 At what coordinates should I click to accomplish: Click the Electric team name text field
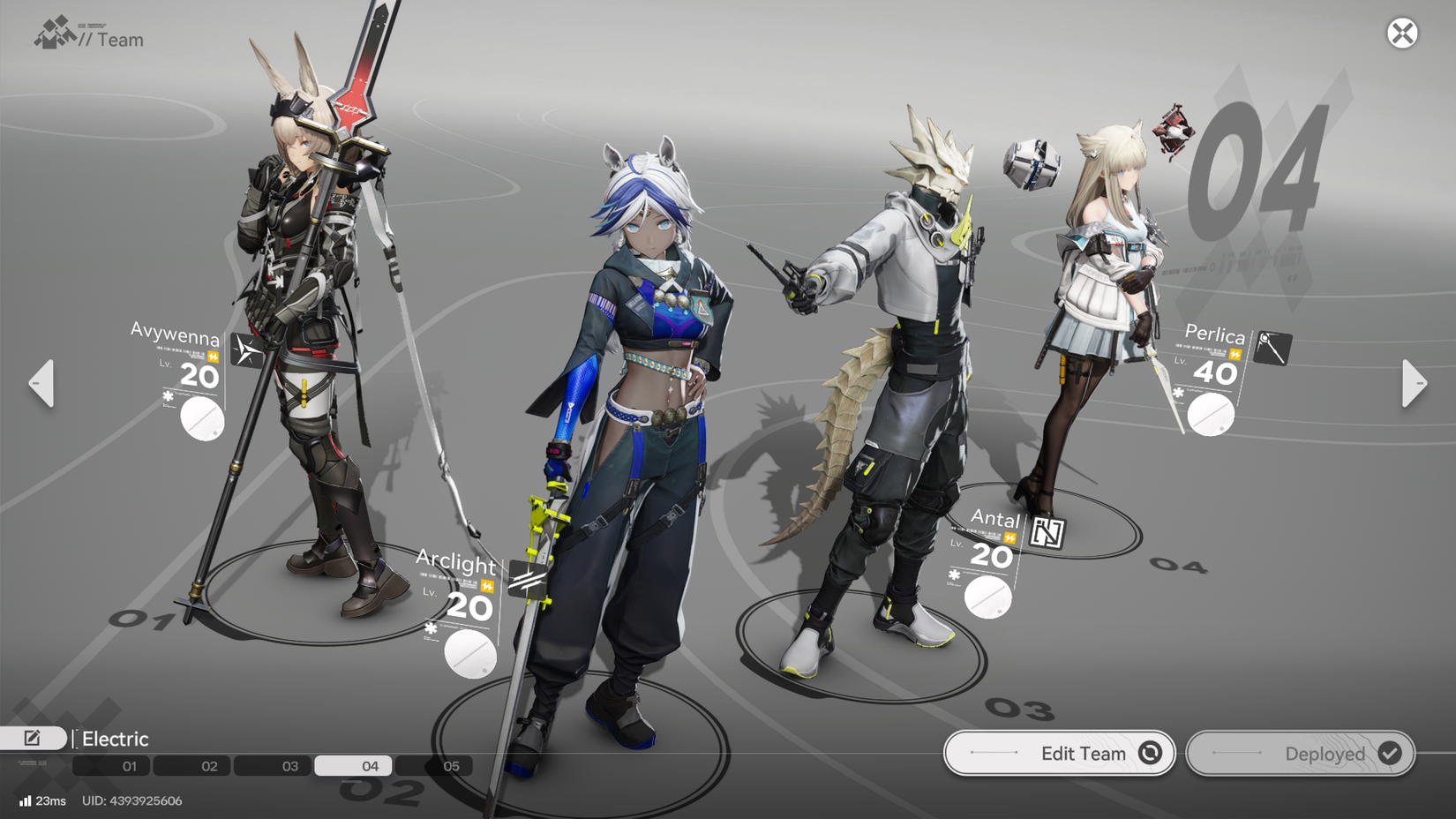click(115, 738)
